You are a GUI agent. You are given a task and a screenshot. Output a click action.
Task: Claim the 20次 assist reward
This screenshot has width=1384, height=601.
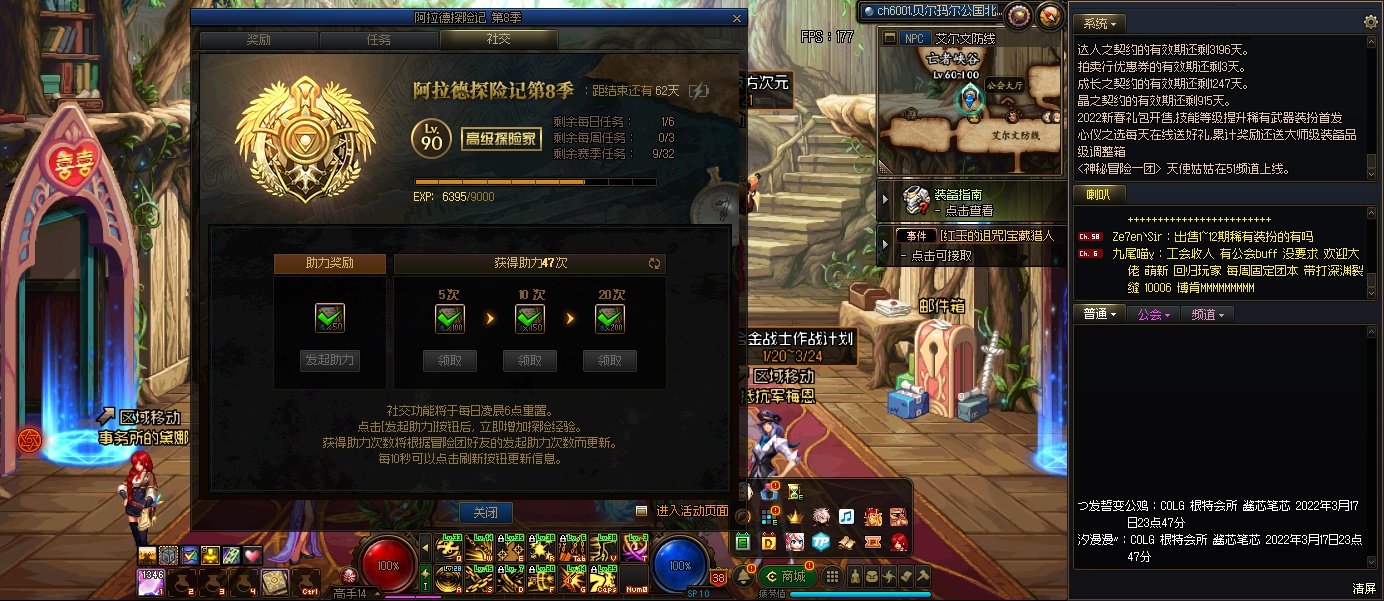610,361
